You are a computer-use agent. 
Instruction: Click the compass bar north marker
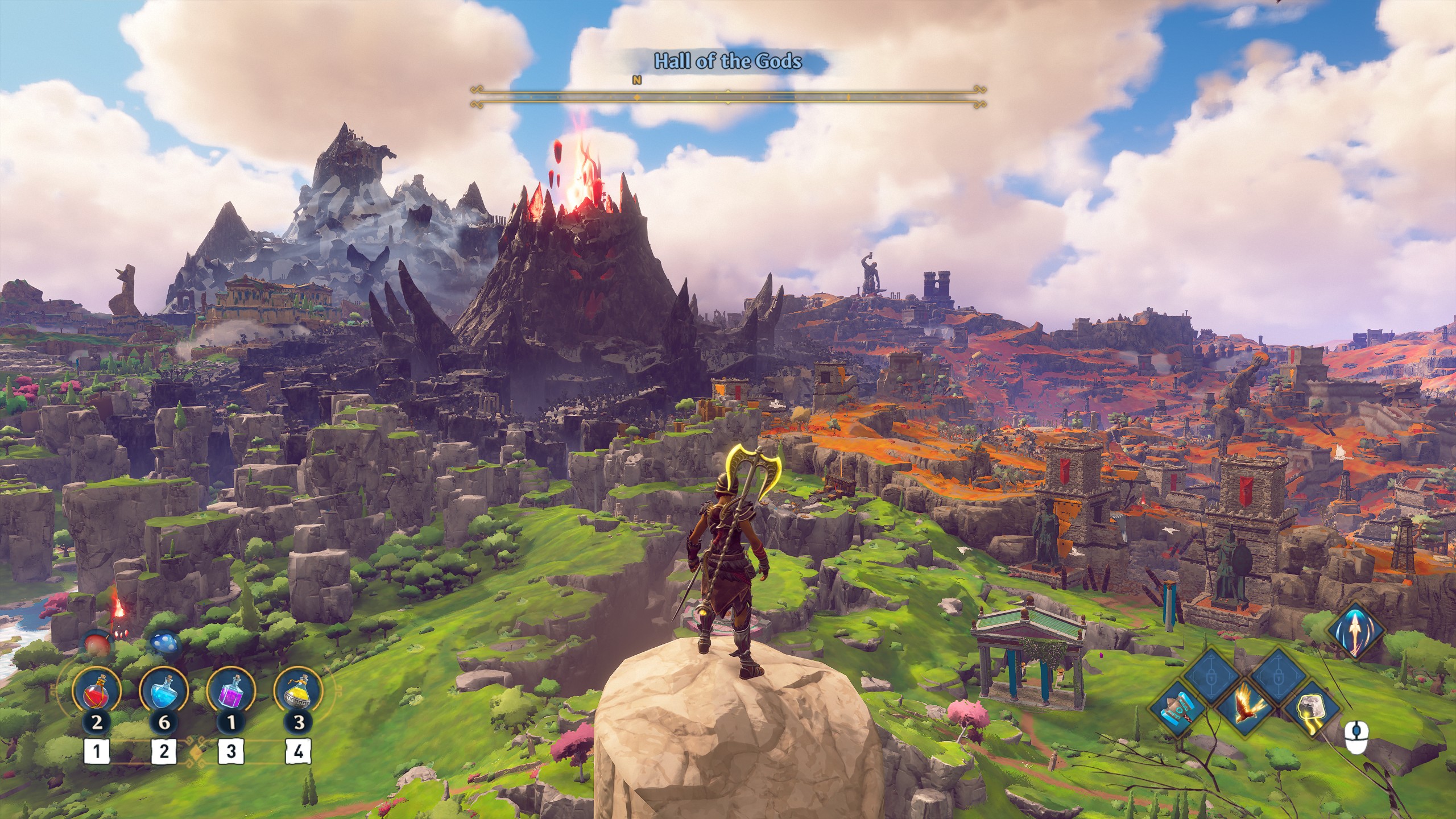point(636,81)
